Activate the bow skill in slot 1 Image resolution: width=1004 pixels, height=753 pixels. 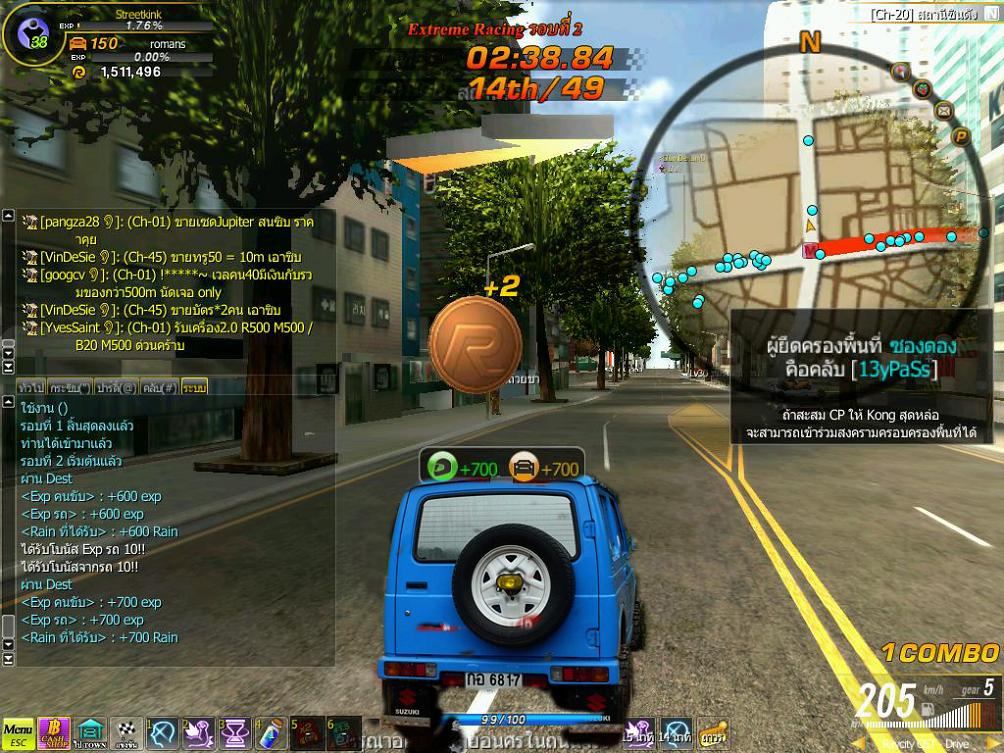[x=163, y=734]
